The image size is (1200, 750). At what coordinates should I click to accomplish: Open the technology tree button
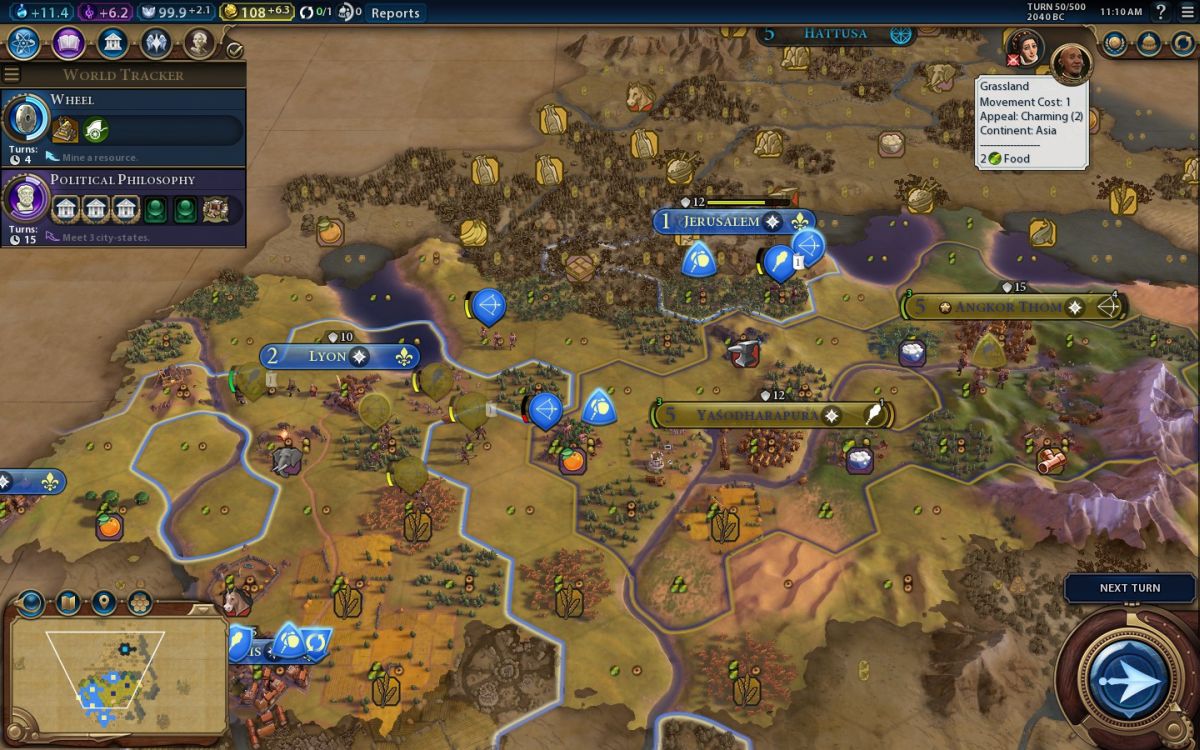pyautogui.click(x=23, y=44)
